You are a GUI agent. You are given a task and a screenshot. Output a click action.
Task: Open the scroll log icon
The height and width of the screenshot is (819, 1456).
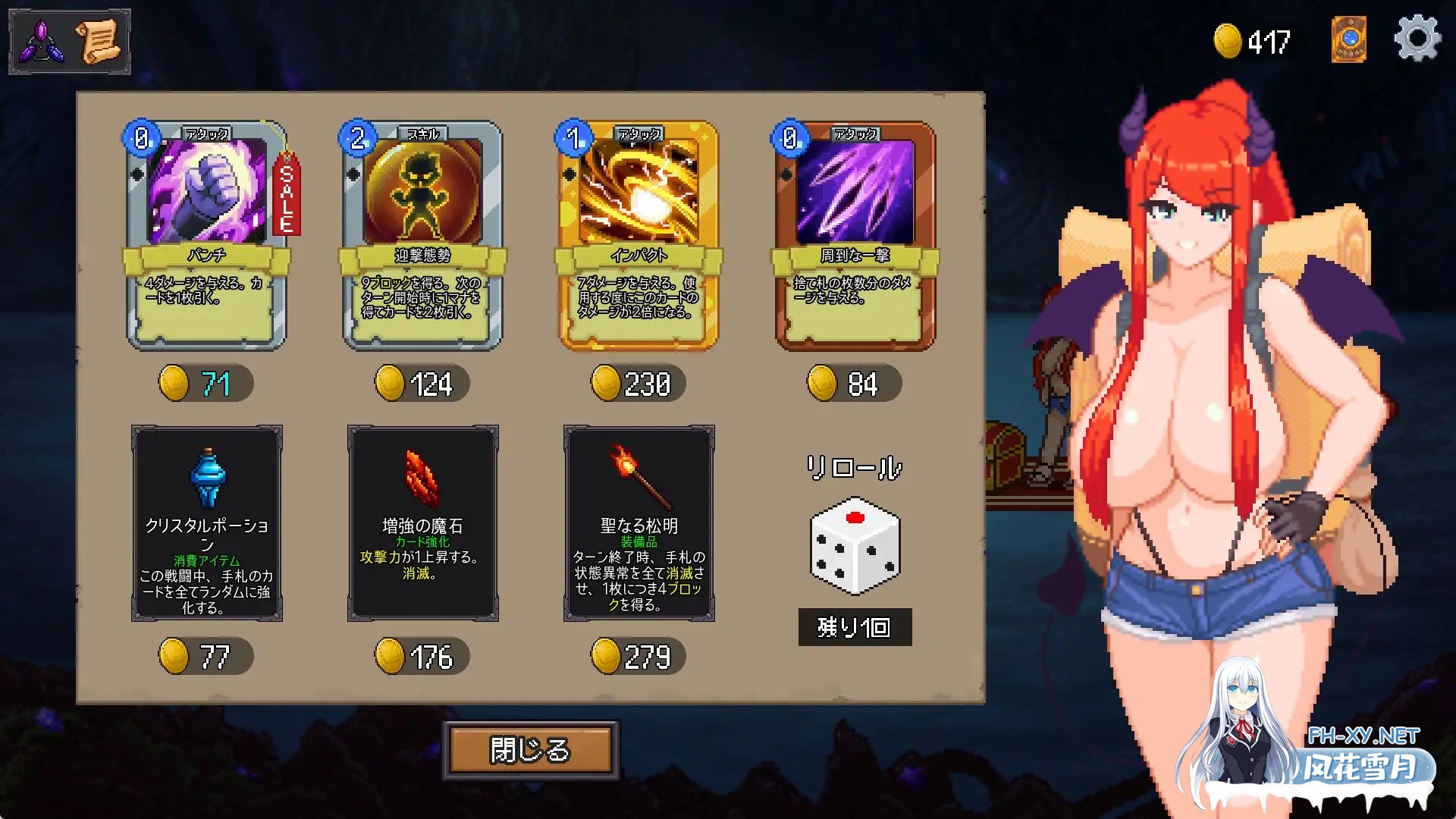point(98,42)
